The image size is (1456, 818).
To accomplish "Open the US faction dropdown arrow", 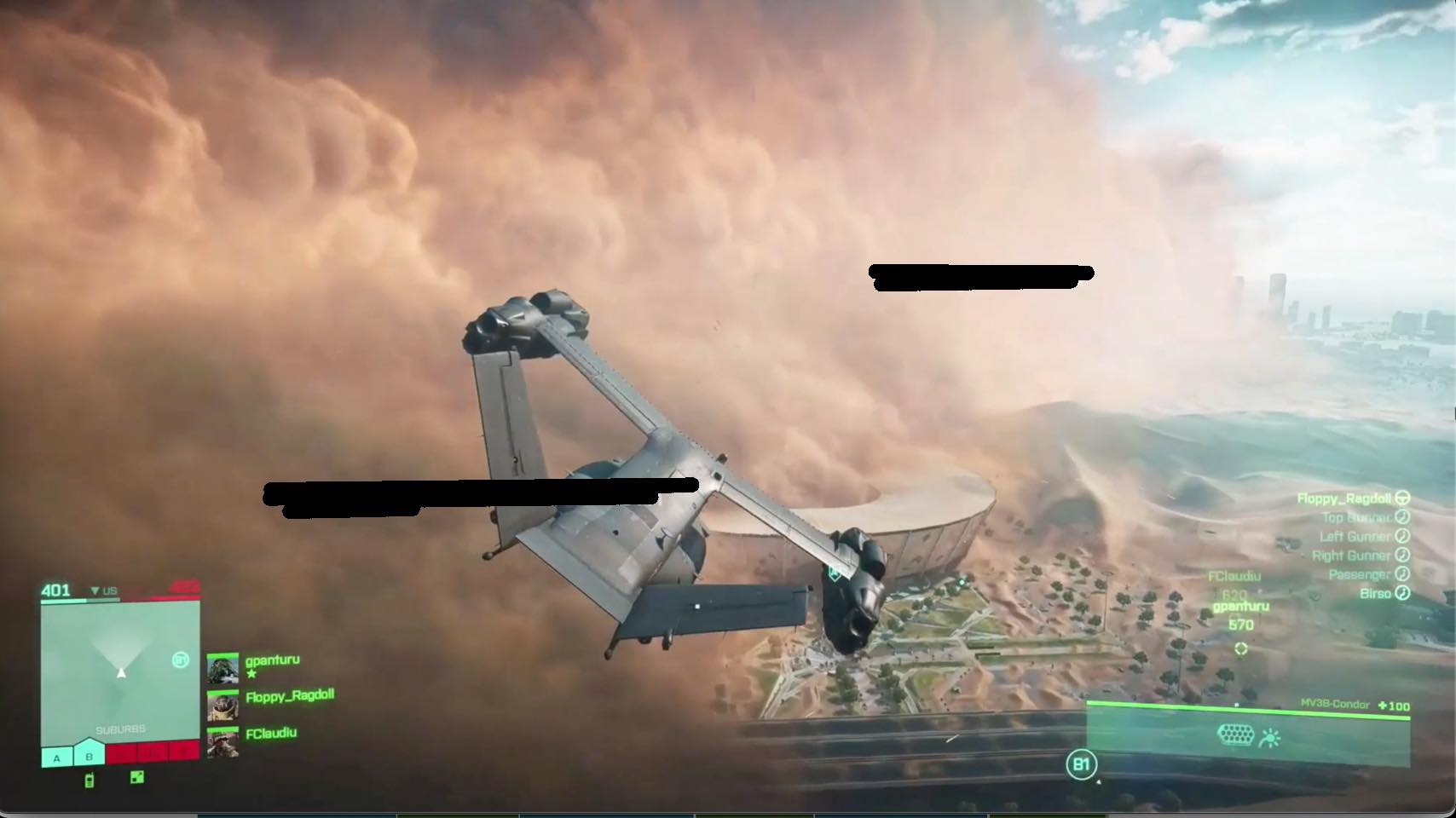I will [x=95, y=590].
